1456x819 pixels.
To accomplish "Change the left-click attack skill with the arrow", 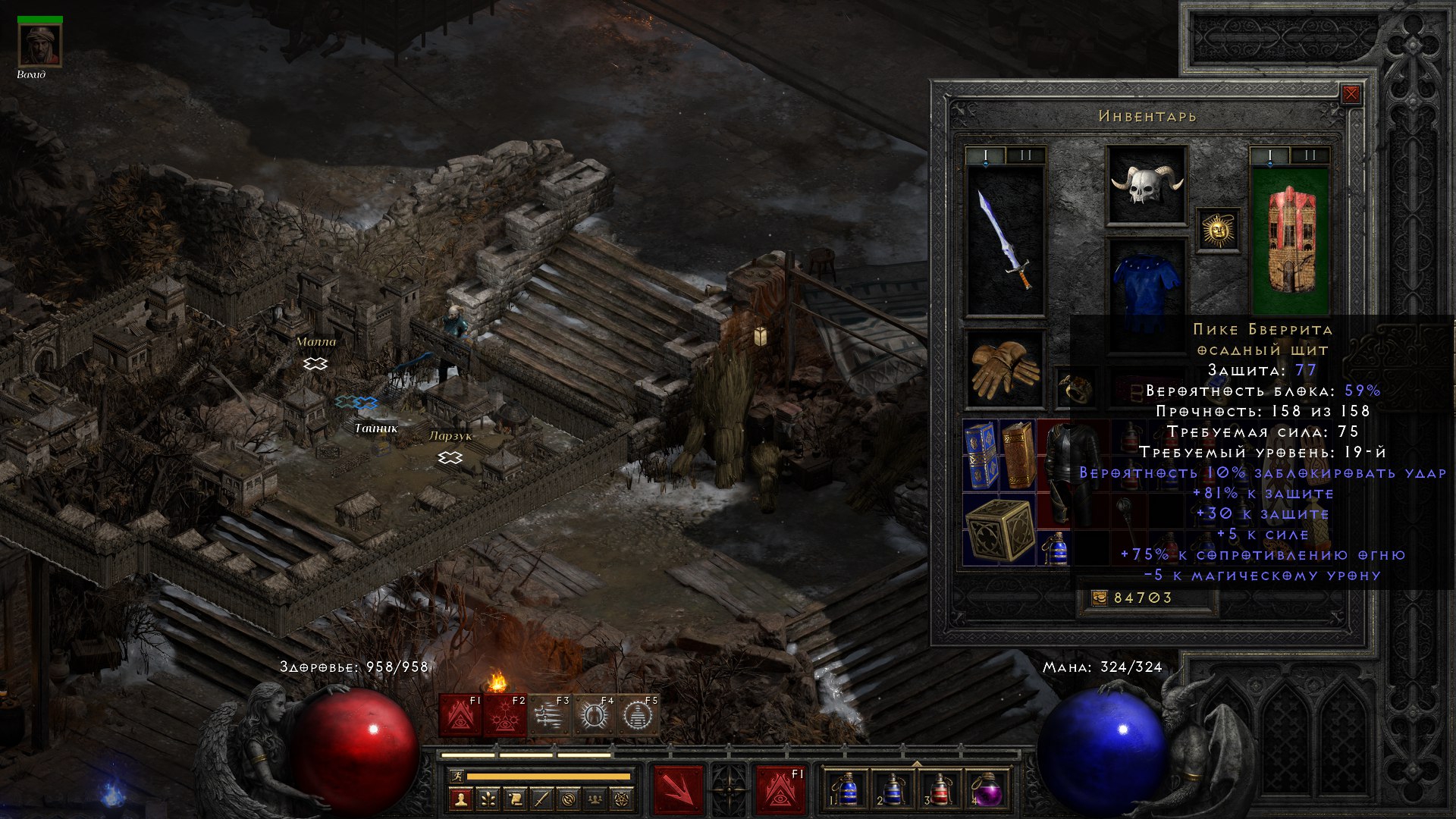I will tap(678, 789).
